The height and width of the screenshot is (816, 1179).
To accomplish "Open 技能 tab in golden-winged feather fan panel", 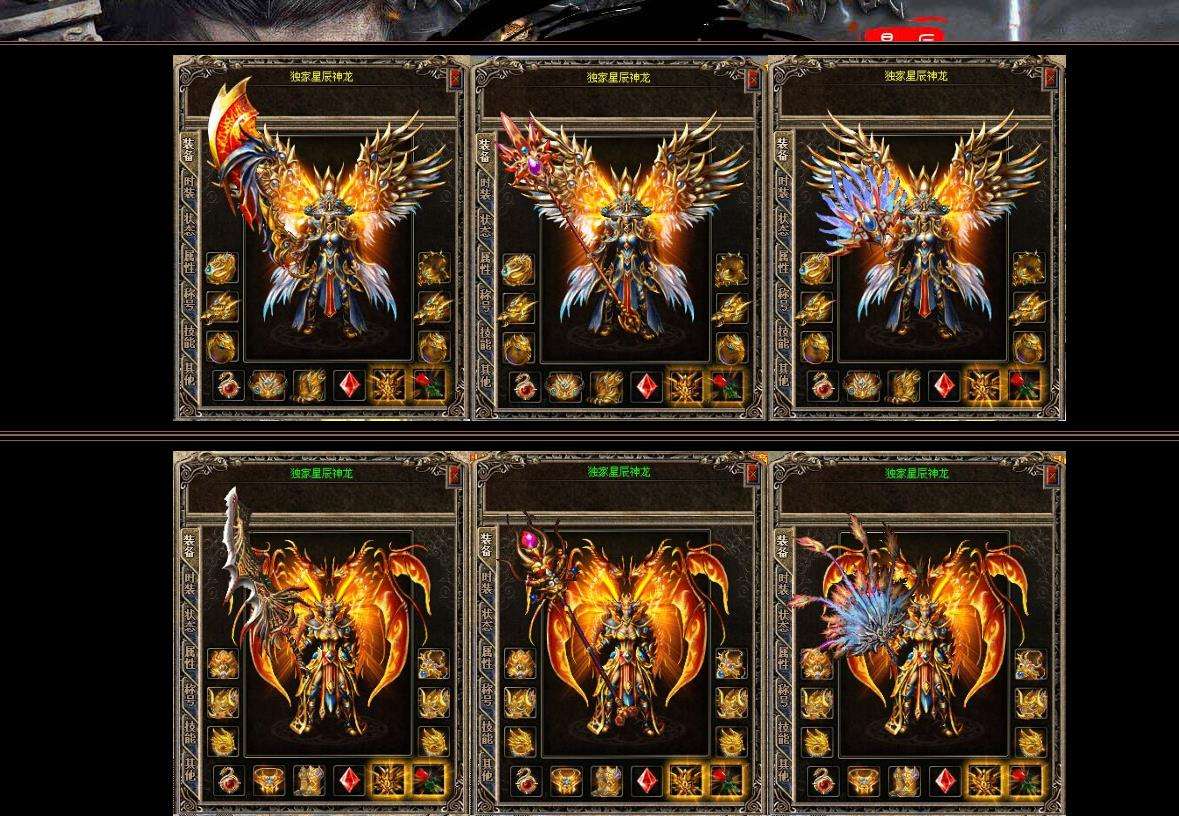I will [783, 336].
